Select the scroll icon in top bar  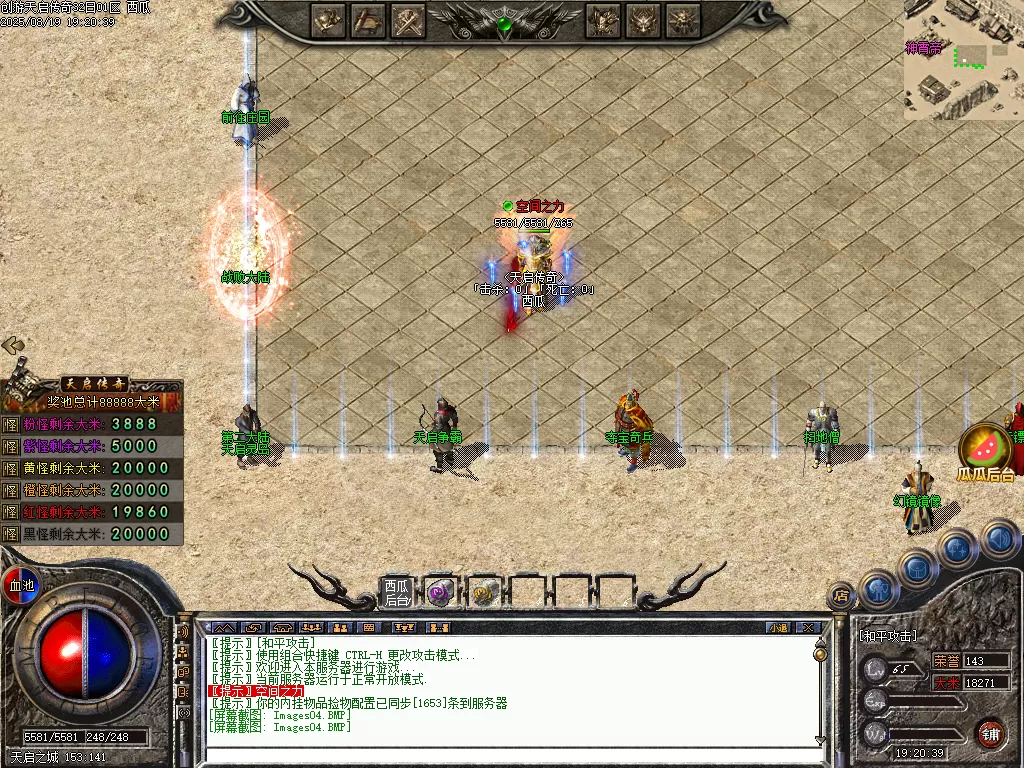click(x=369, y=20)
